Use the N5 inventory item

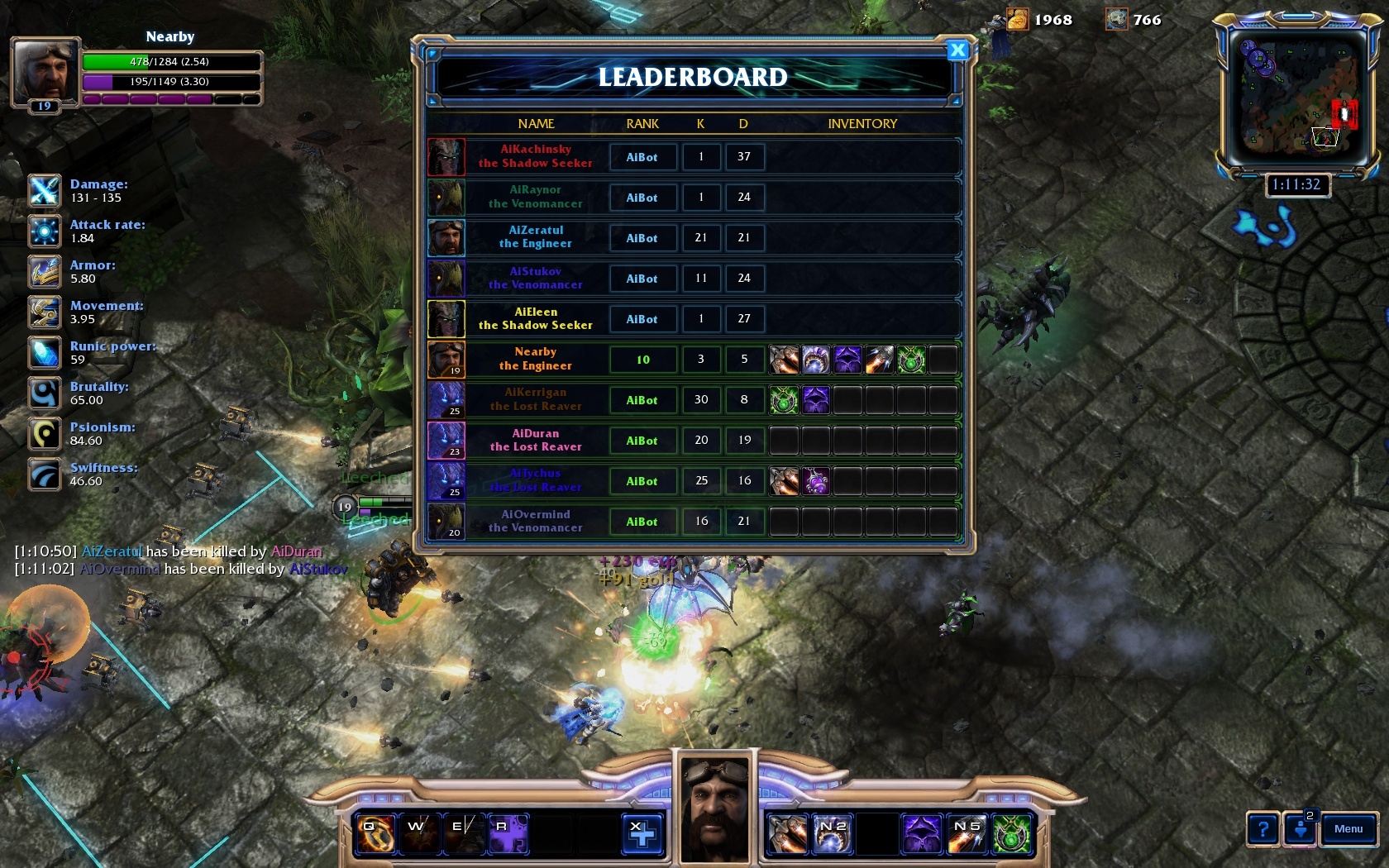[967, 833]
